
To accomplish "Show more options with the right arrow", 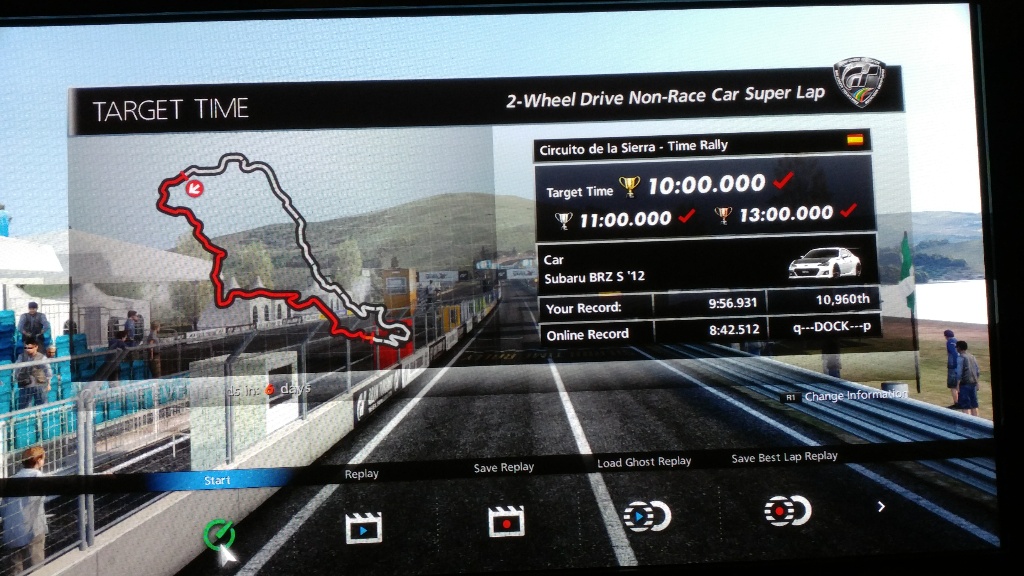I will click(881, 507).
